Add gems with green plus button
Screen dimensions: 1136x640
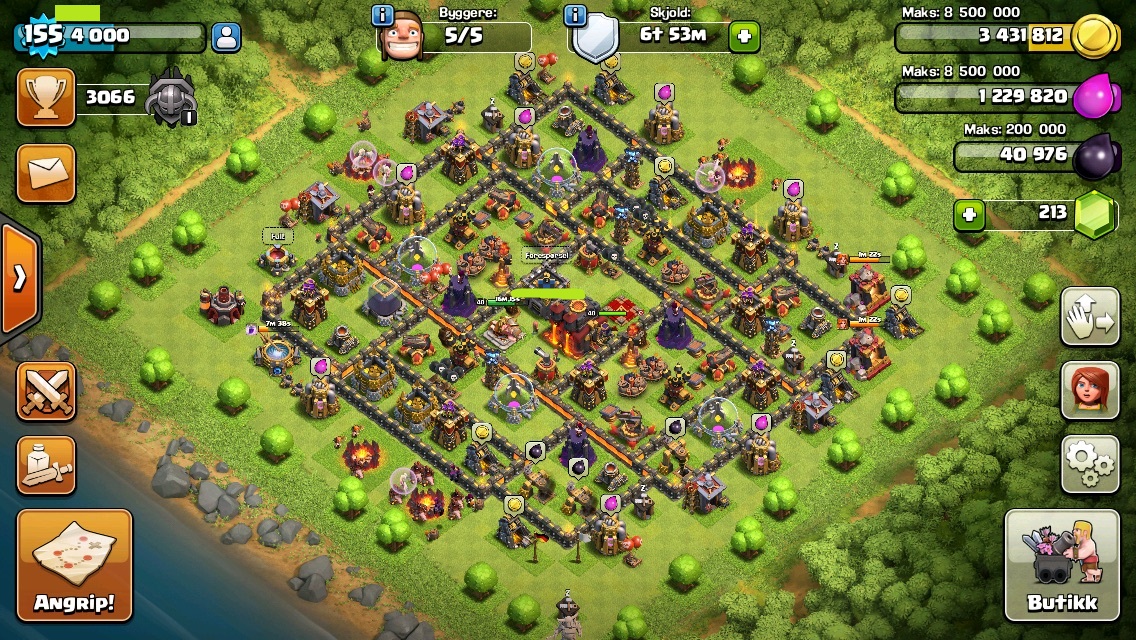pos(966,214)
